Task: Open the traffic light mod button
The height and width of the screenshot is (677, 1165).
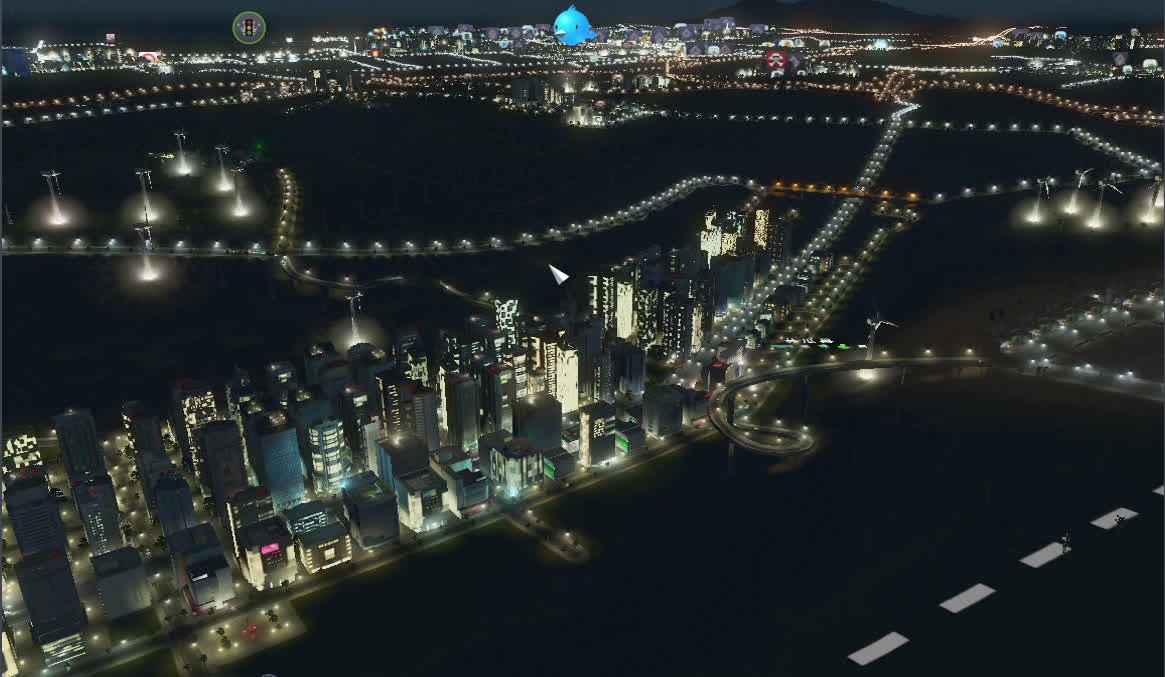Action: coord(249,27)
